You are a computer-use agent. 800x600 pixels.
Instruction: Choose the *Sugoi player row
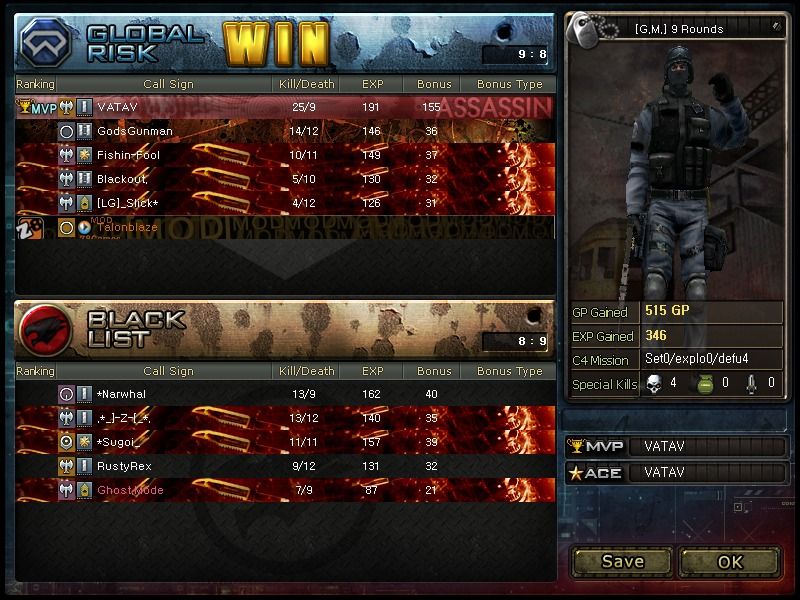pyautogui.click(x=285, y=442)
